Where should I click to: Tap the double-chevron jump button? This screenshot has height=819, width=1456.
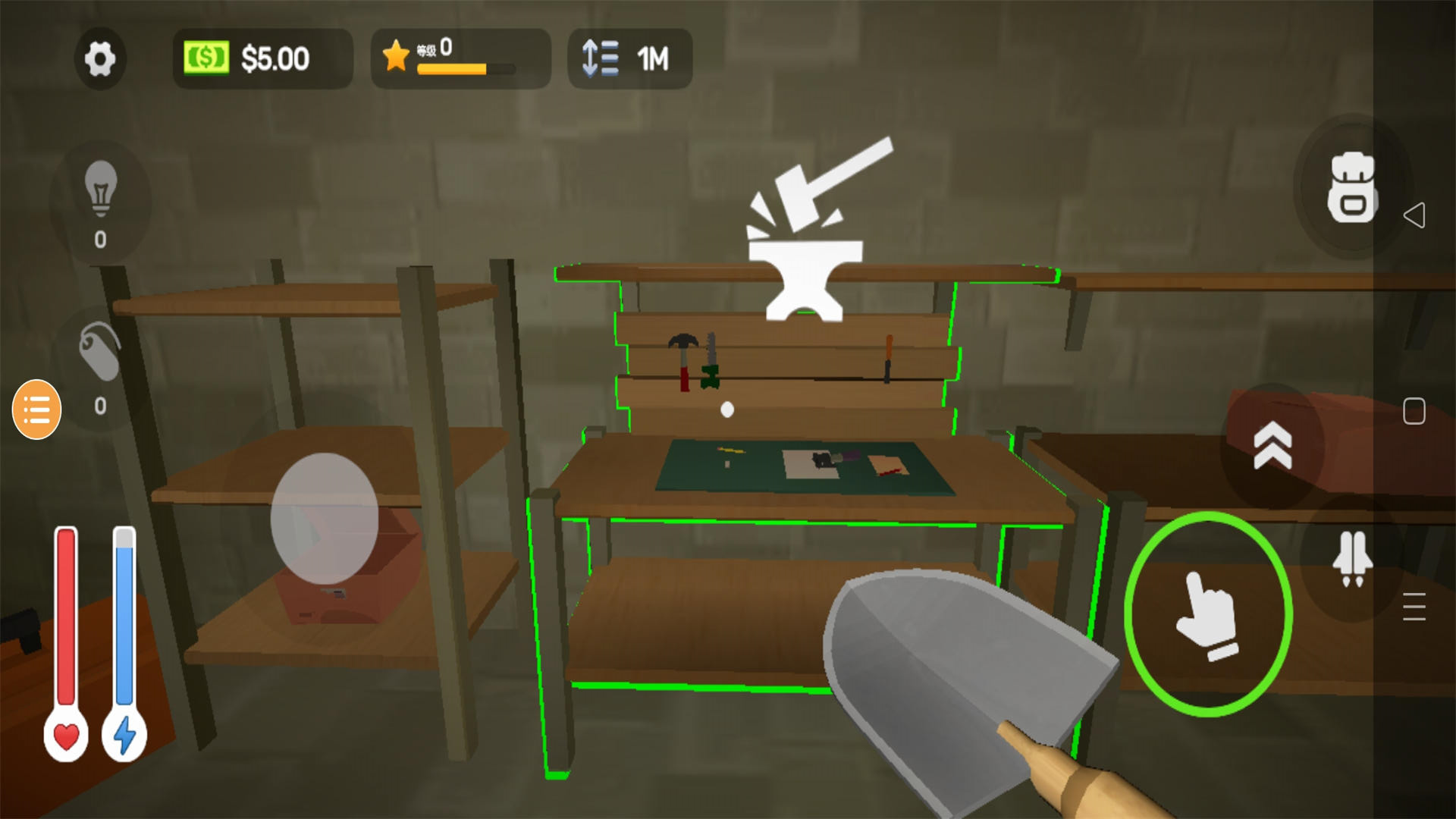click(x=1272, y=445)
